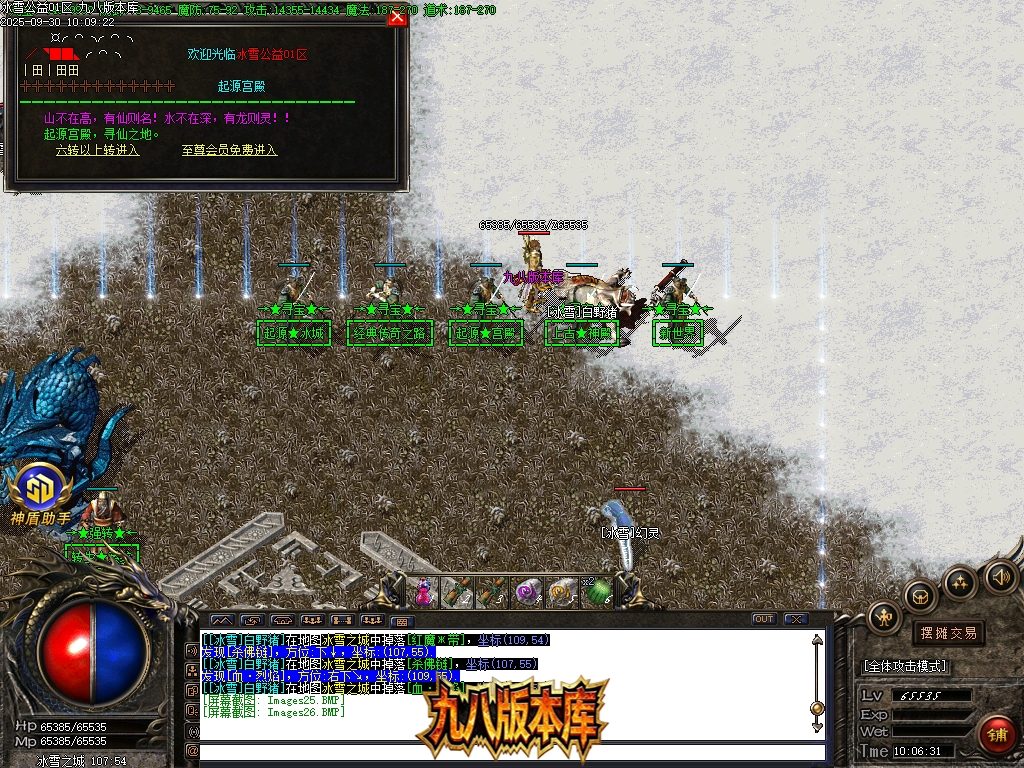Click the grid toolbar button above chat
The width and height of the screenshot is (1024, 768).
click(x=399, y=620)
